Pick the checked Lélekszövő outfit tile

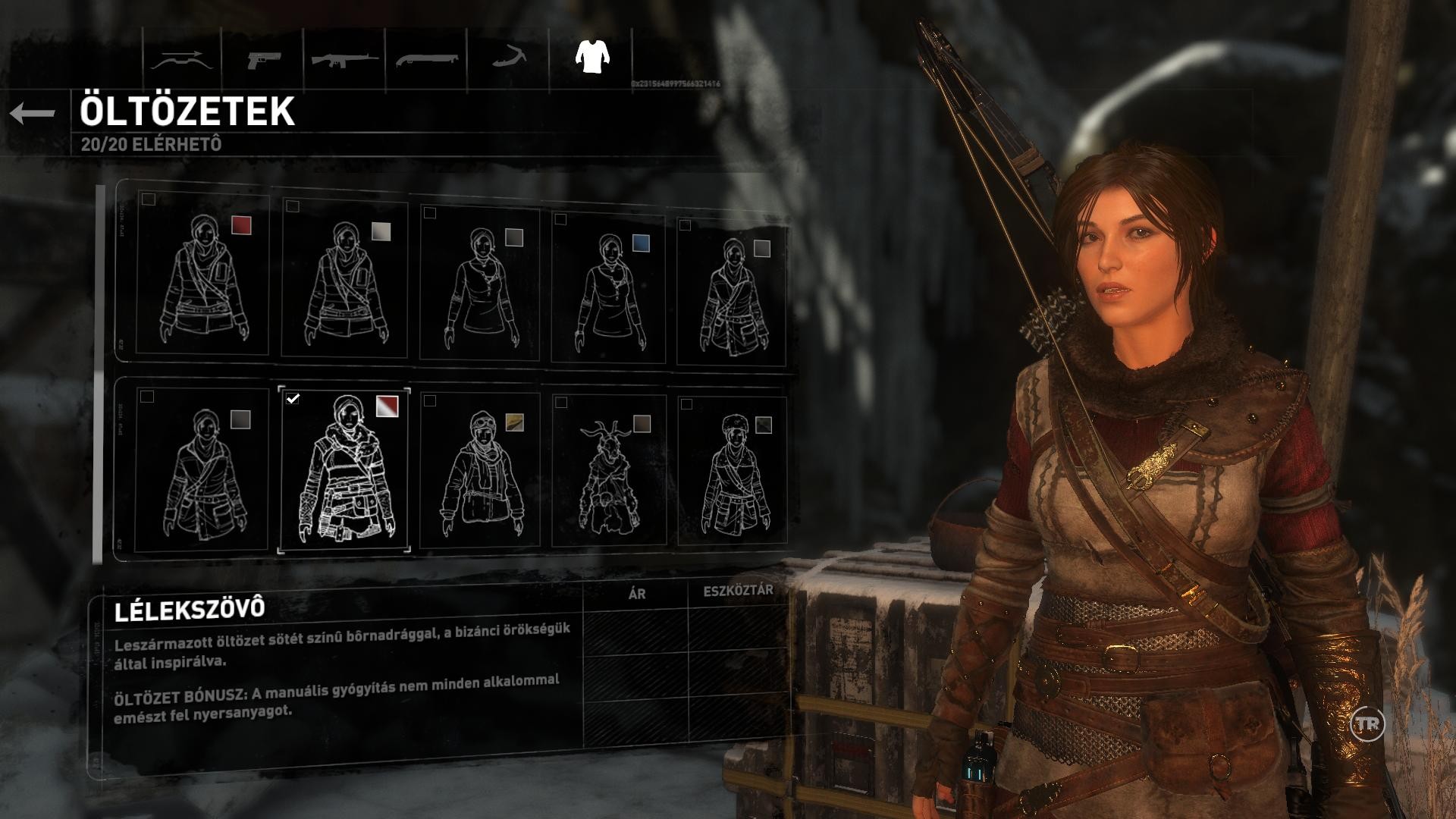[x=344, y=470]
